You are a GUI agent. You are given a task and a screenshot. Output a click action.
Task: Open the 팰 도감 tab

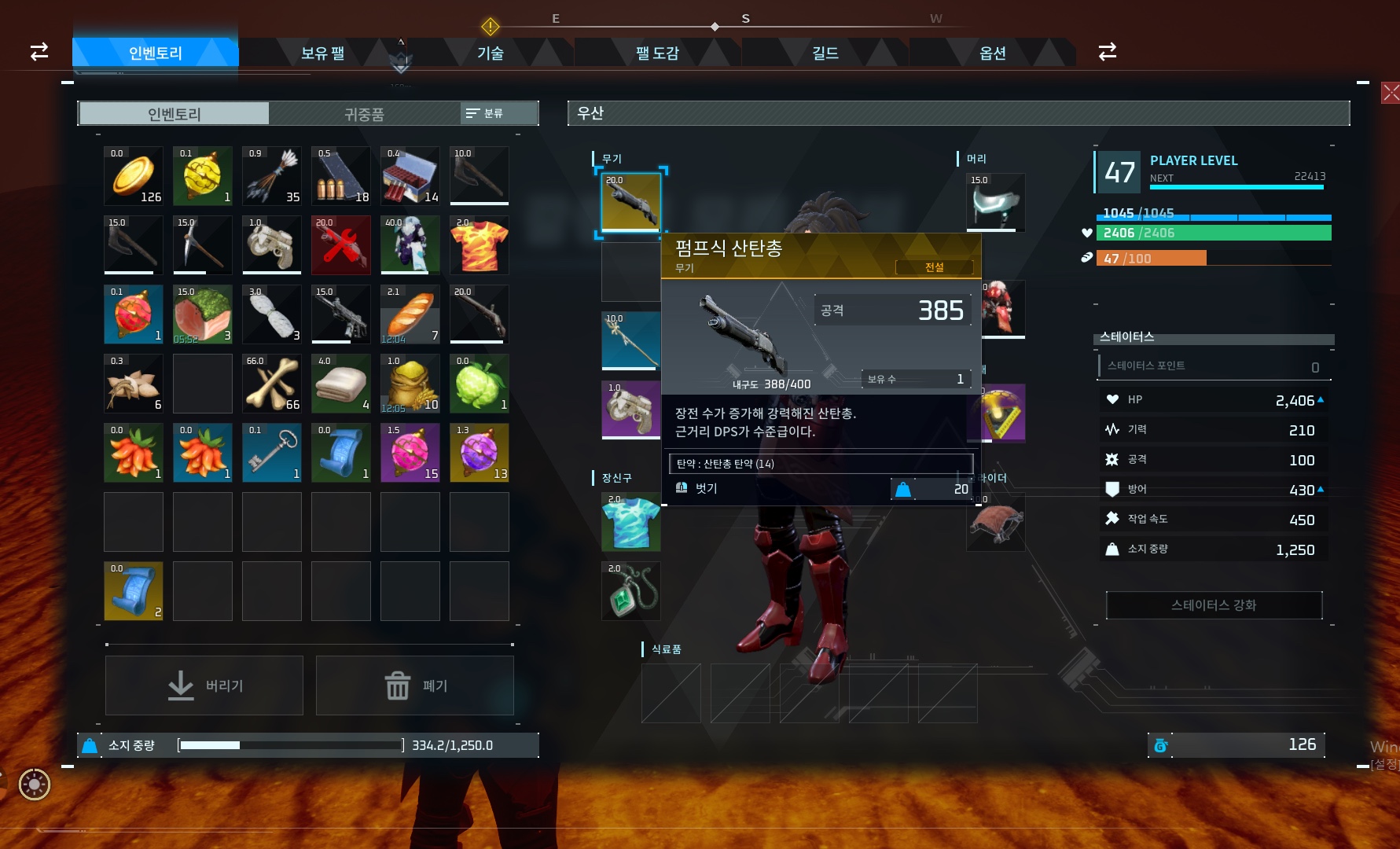(x=657, y=53)
